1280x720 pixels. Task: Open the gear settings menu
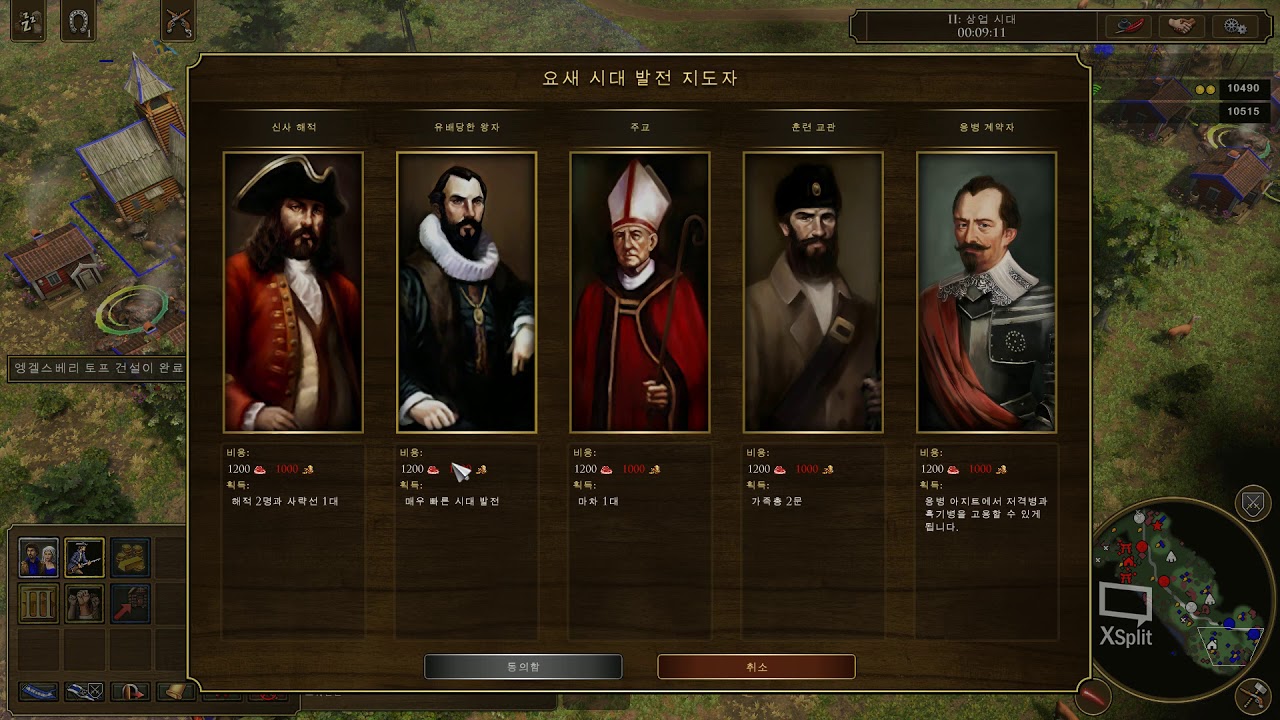1235,26
